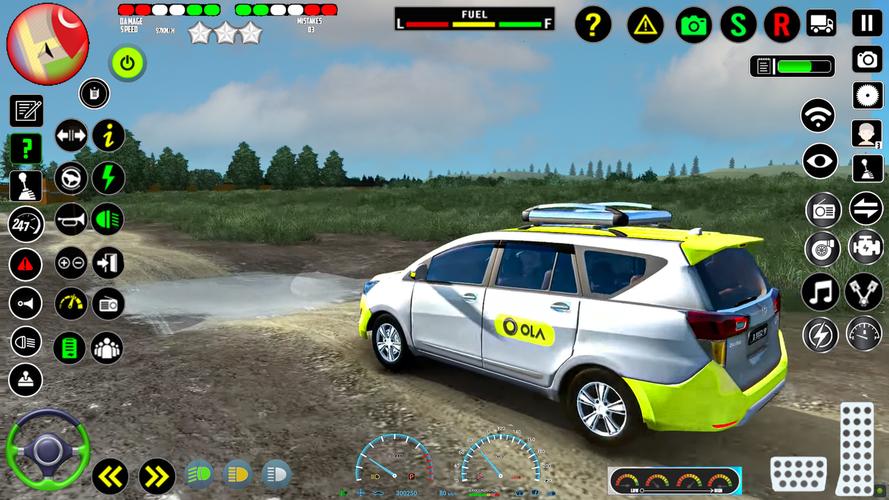Tap the green camera button
The height and width of the screenshot is (500, 889).
(693, 24)
